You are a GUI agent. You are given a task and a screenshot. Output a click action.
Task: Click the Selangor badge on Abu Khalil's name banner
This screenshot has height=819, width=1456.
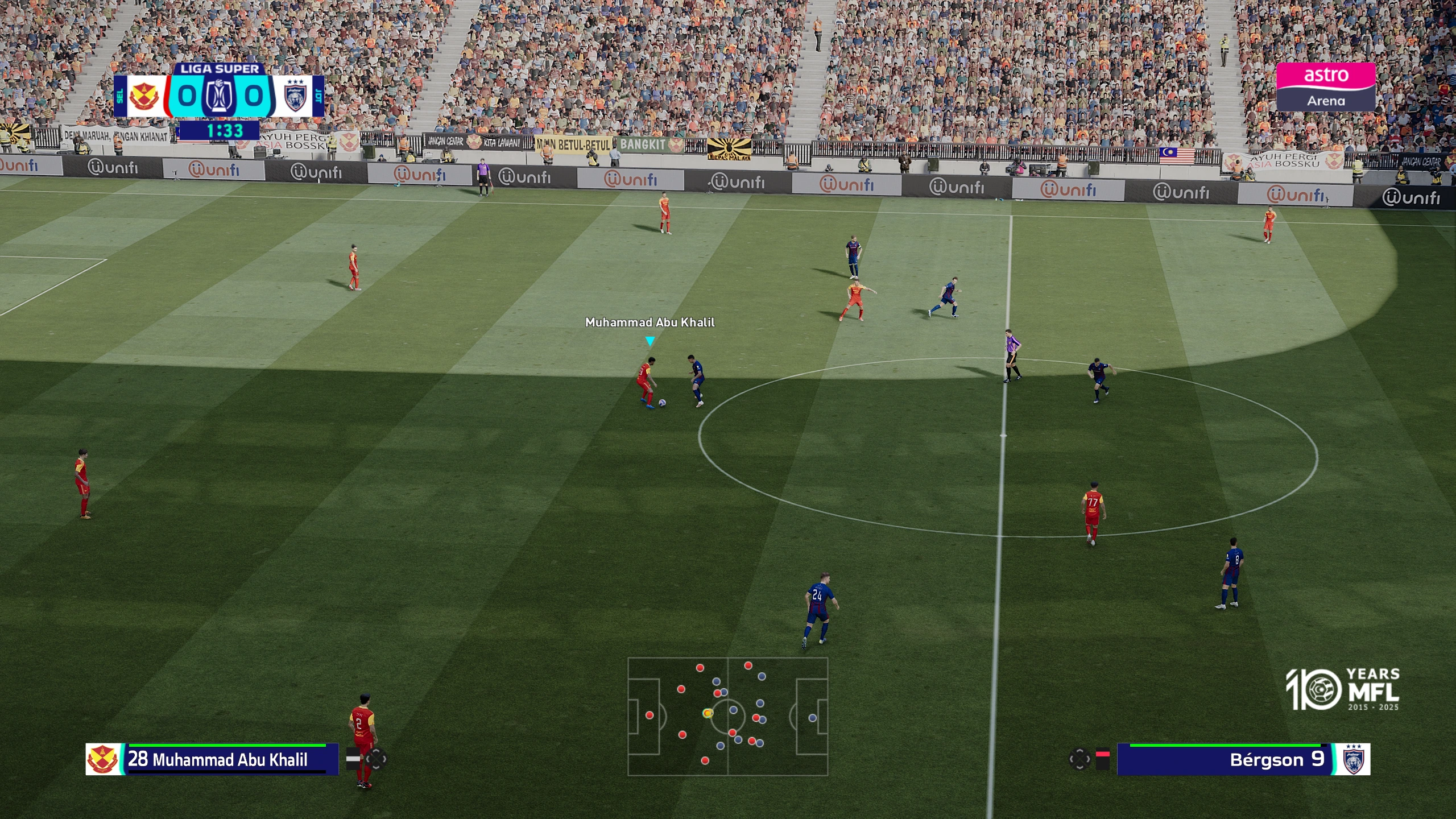[102, 760]
